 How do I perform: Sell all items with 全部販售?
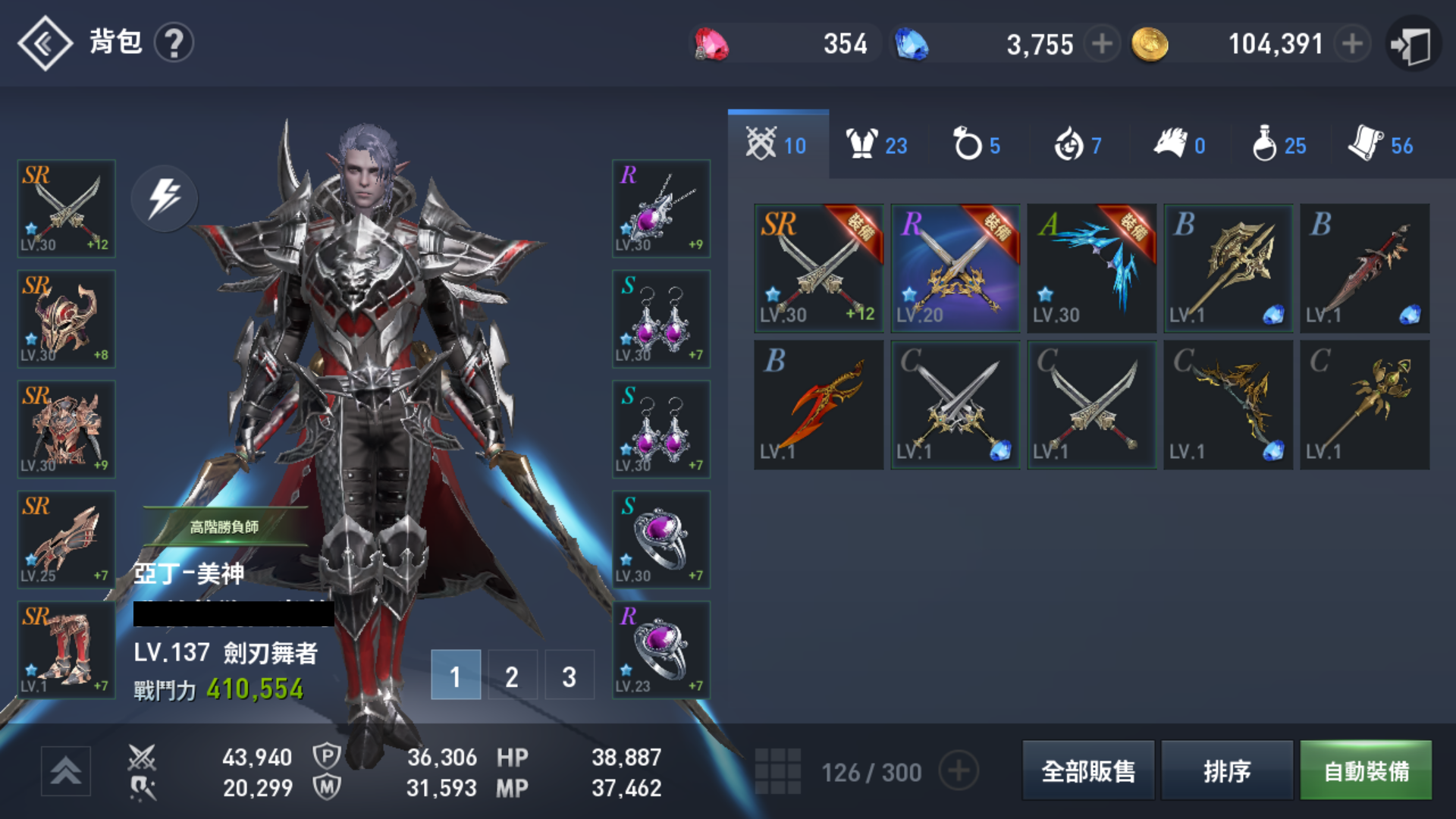[x=1088, y=770]
